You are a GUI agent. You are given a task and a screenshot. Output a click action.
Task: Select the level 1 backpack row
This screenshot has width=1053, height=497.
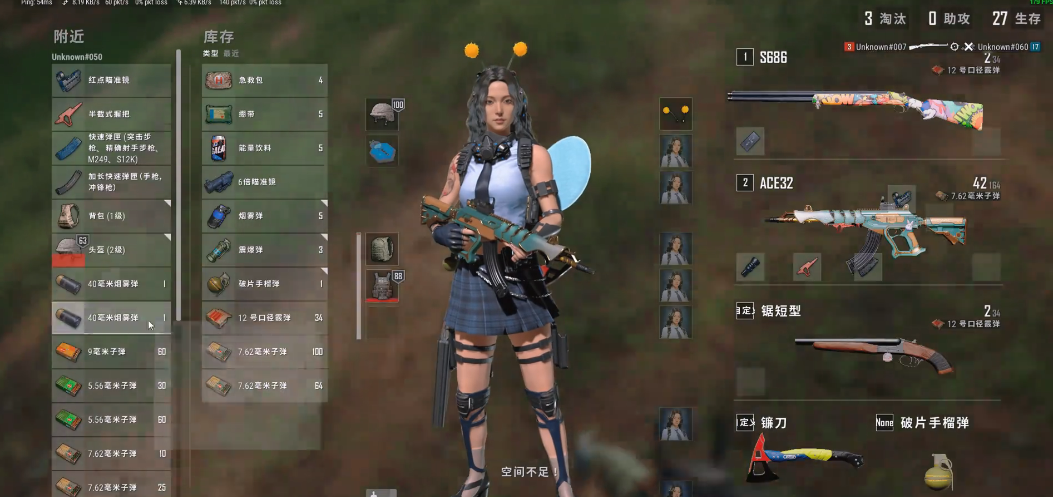click(x=111, y=216)
